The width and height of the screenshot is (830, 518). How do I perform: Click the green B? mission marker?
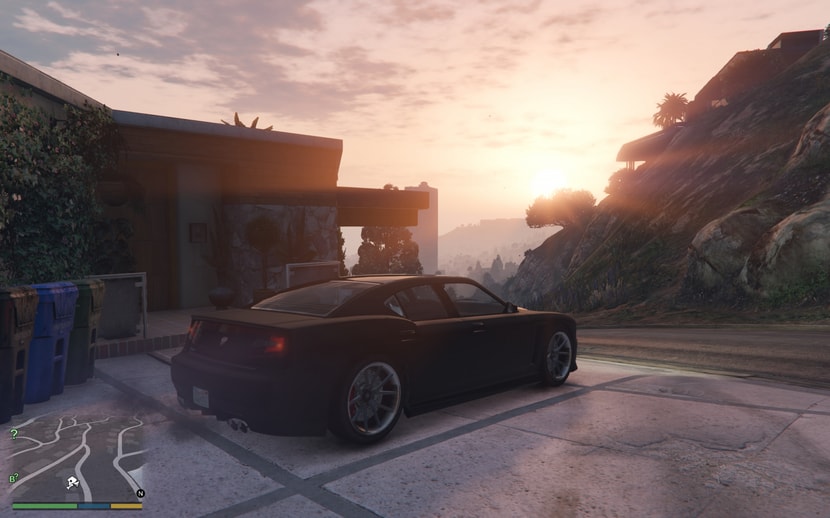pyautogui.click(x=14, y=478)
